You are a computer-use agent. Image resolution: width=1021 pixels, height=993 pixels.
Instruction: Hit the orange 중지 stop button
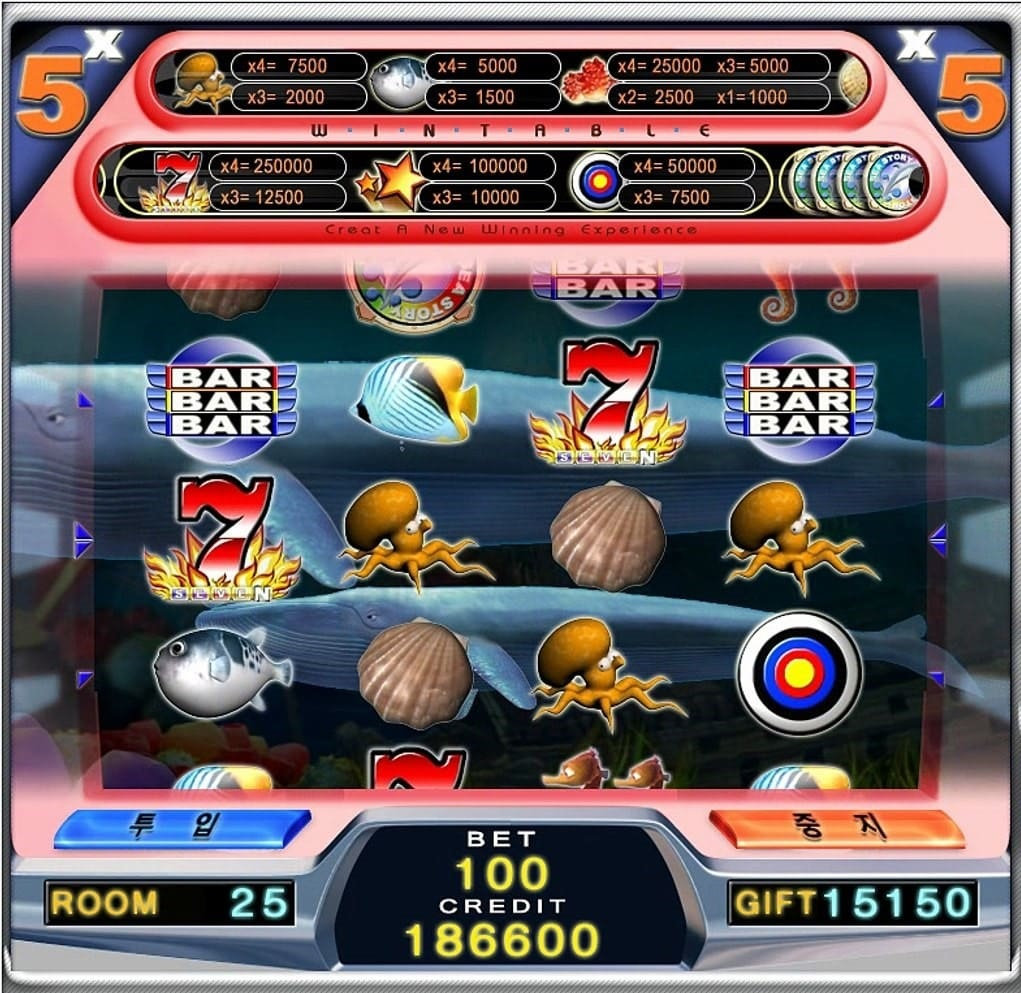pos(836,828)
